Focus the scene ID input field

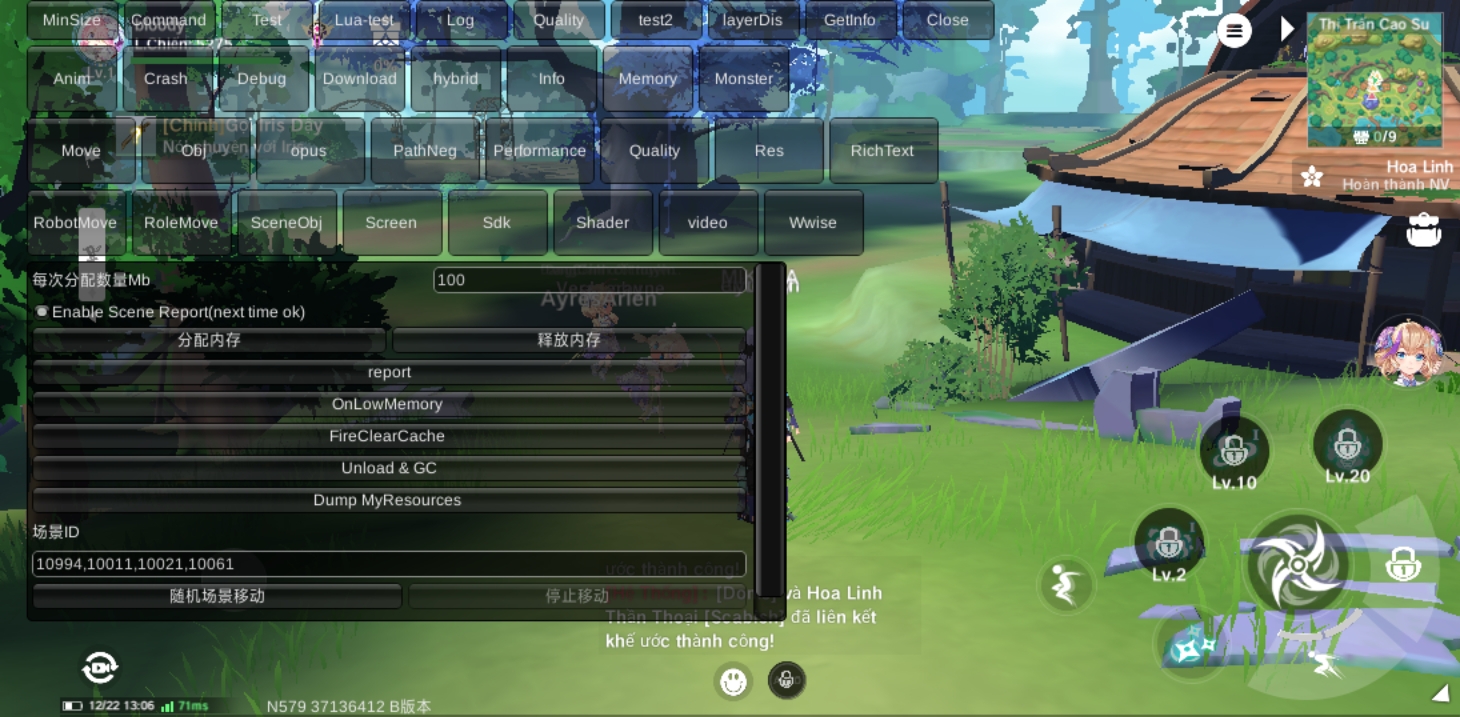point(389,564)
